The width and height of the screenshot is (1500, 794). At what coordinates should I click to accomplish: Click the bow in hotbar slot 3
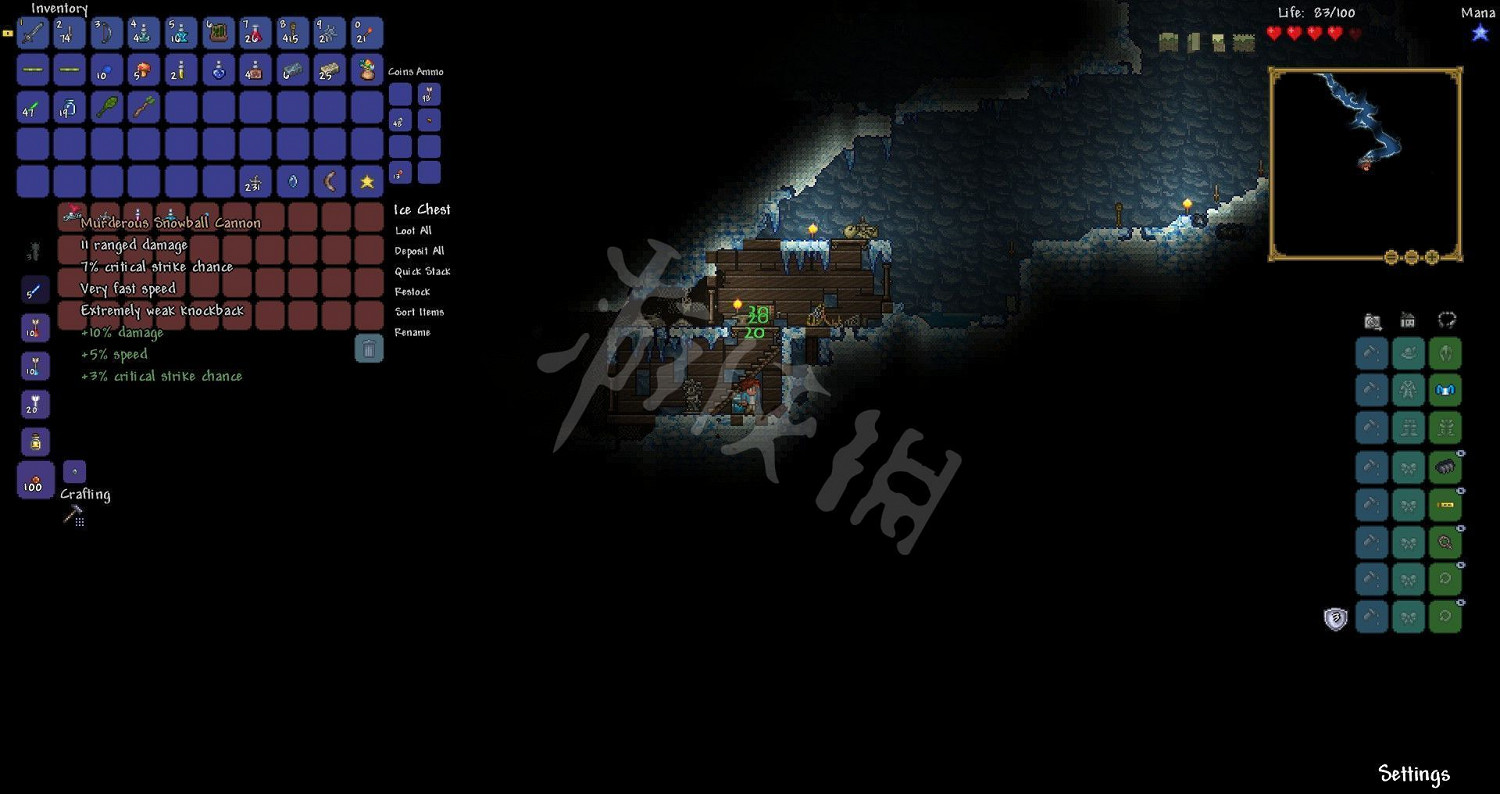click(x=105, y=33)
